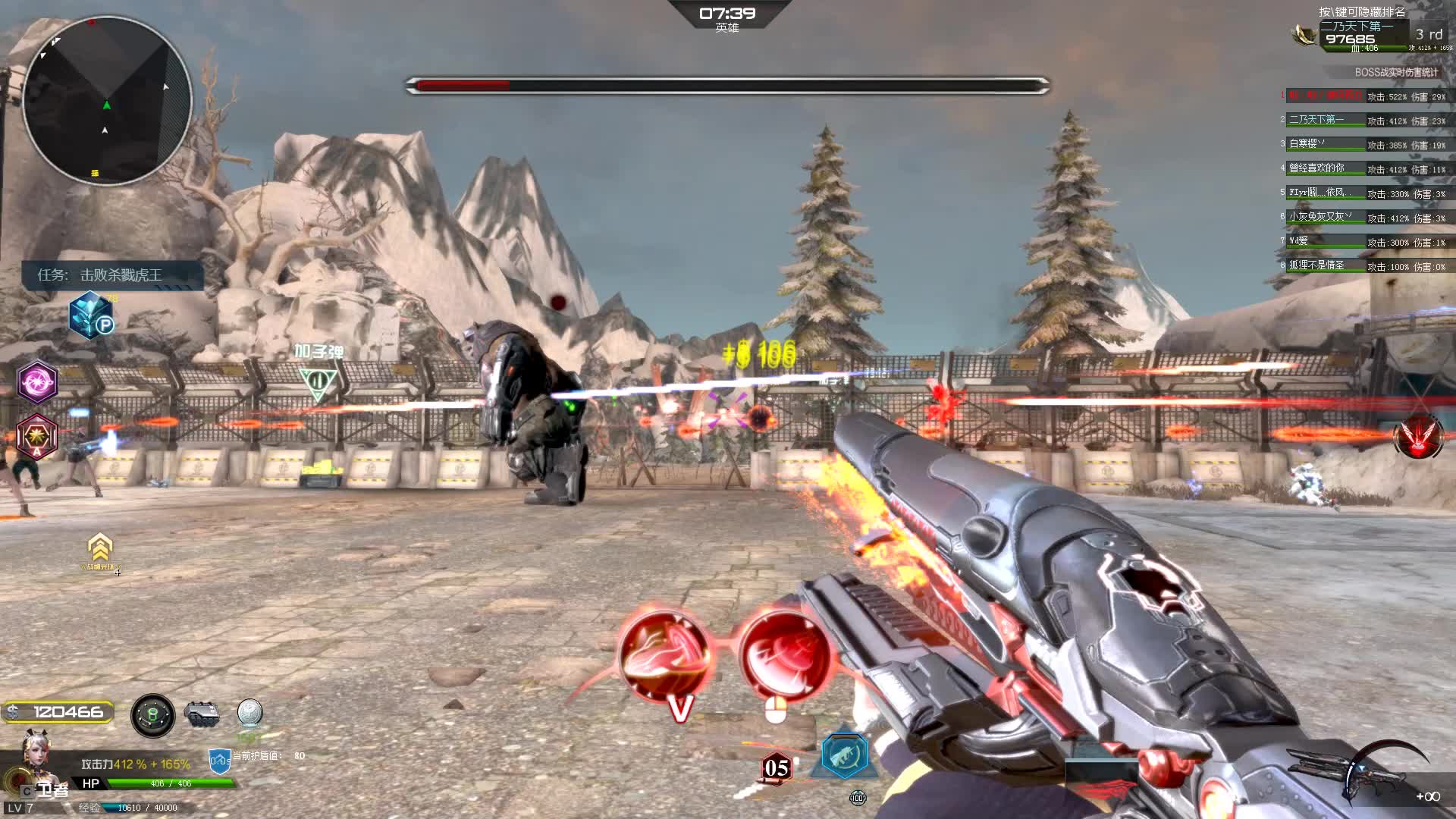Select 曾经喜欢的你 in the damage ranking
The image size is (1456, 819).
(x=1316, y=168)
